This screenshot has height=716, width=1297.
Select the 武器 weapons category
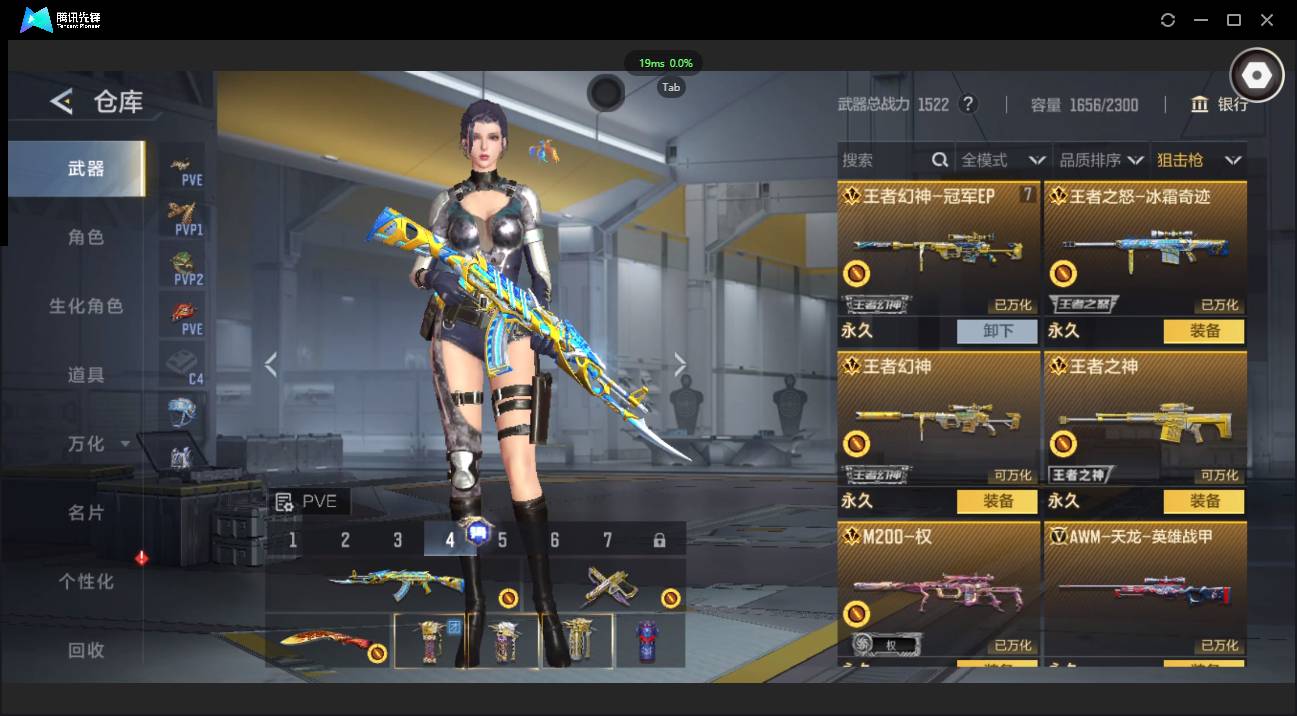coord(85,169)
